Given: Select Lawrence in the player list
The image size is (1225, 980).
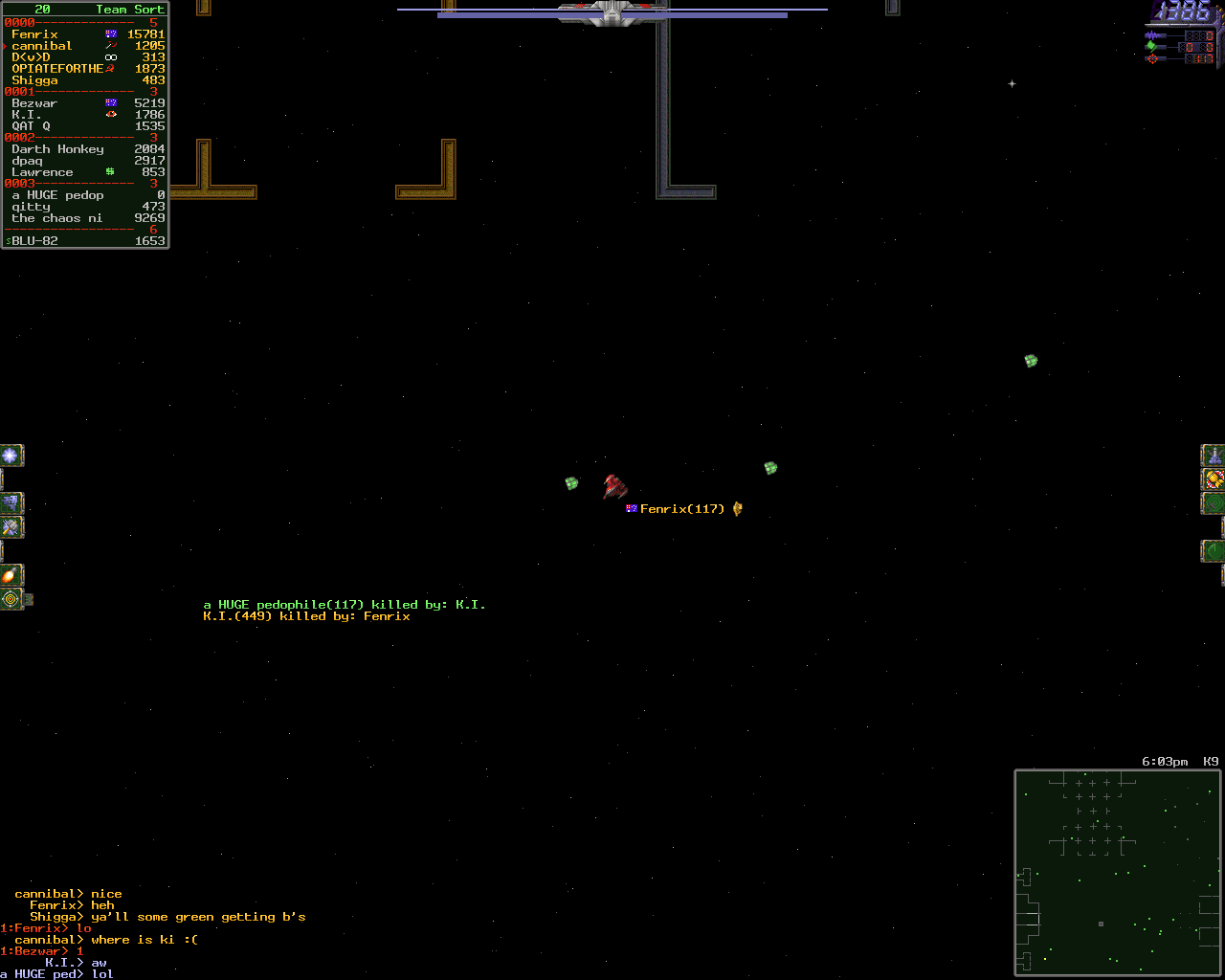Looking at the screenshot, I should pos(42,172).
